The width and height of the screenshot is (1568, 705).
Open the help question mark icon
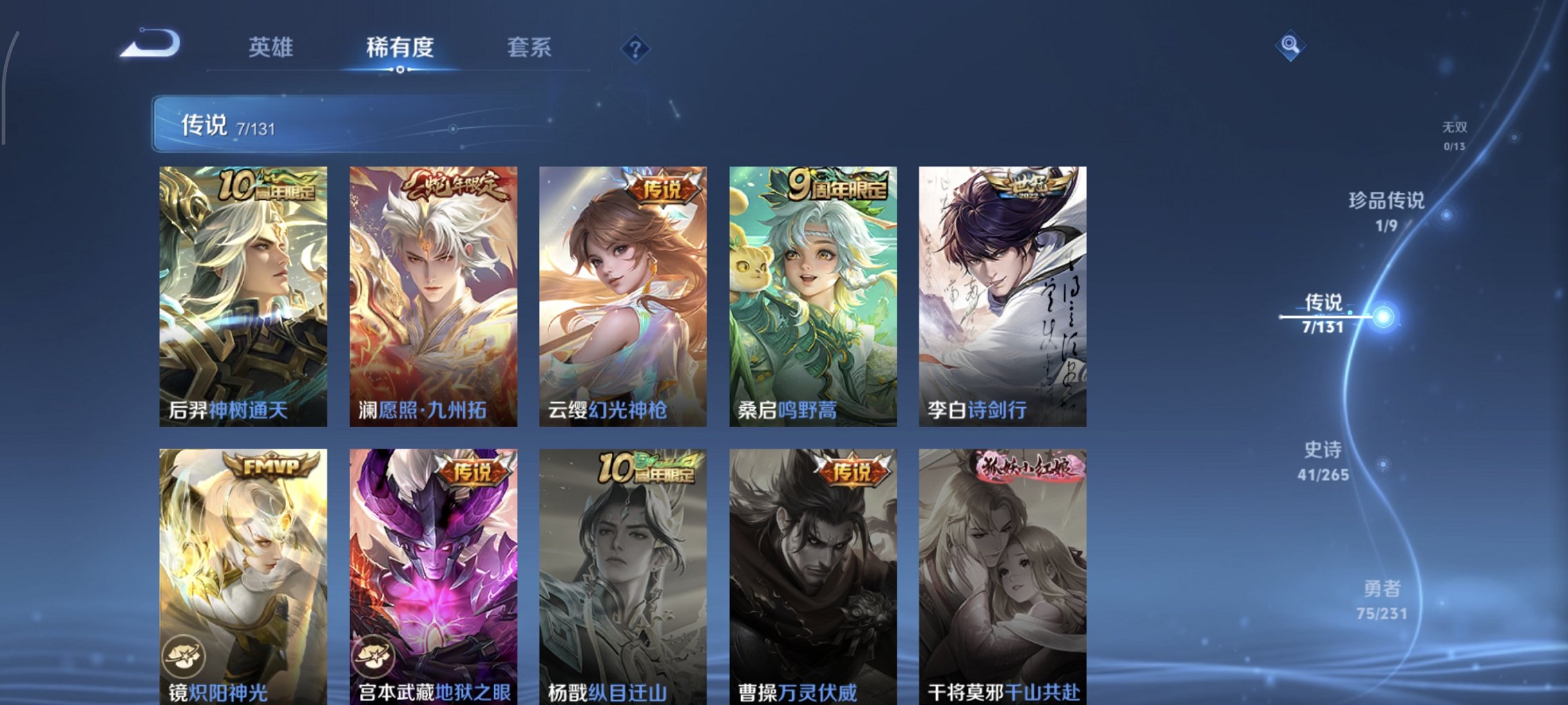(x=636, y=48)
